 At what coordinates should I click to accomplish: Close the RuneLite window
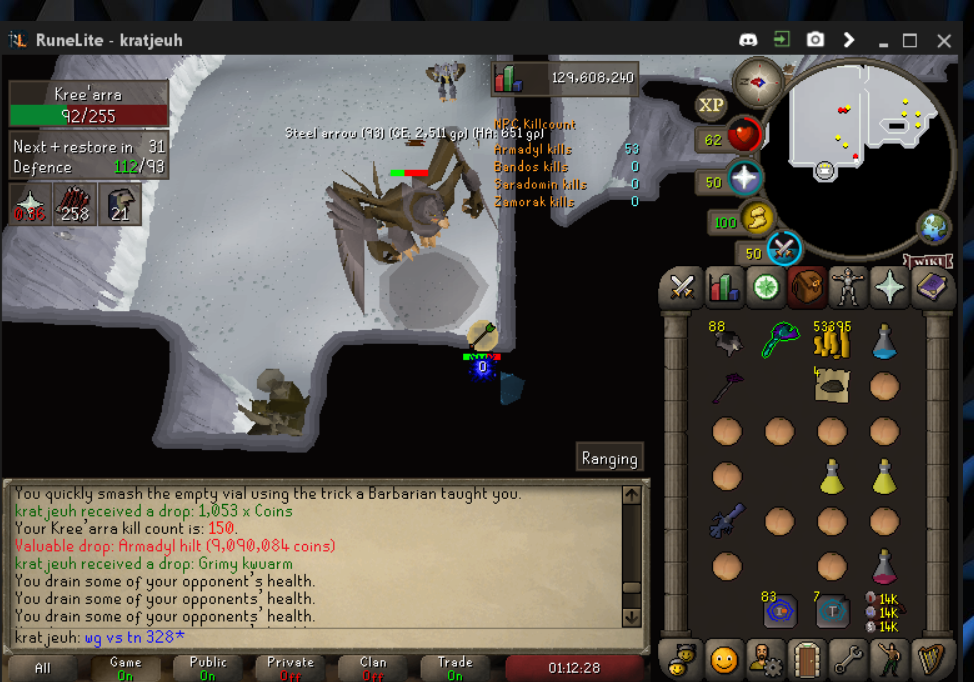[x=944, y=41]
